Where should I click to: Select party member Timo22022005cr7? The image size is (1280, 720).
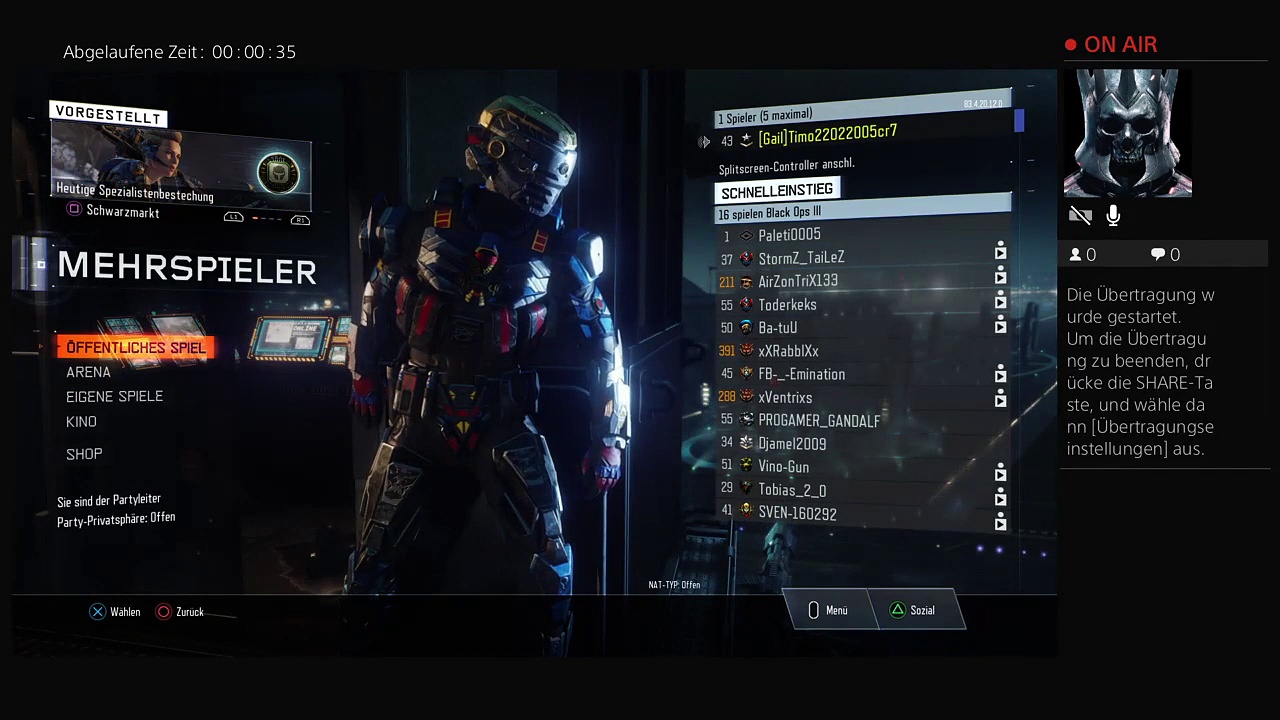[x=827, y=135]
